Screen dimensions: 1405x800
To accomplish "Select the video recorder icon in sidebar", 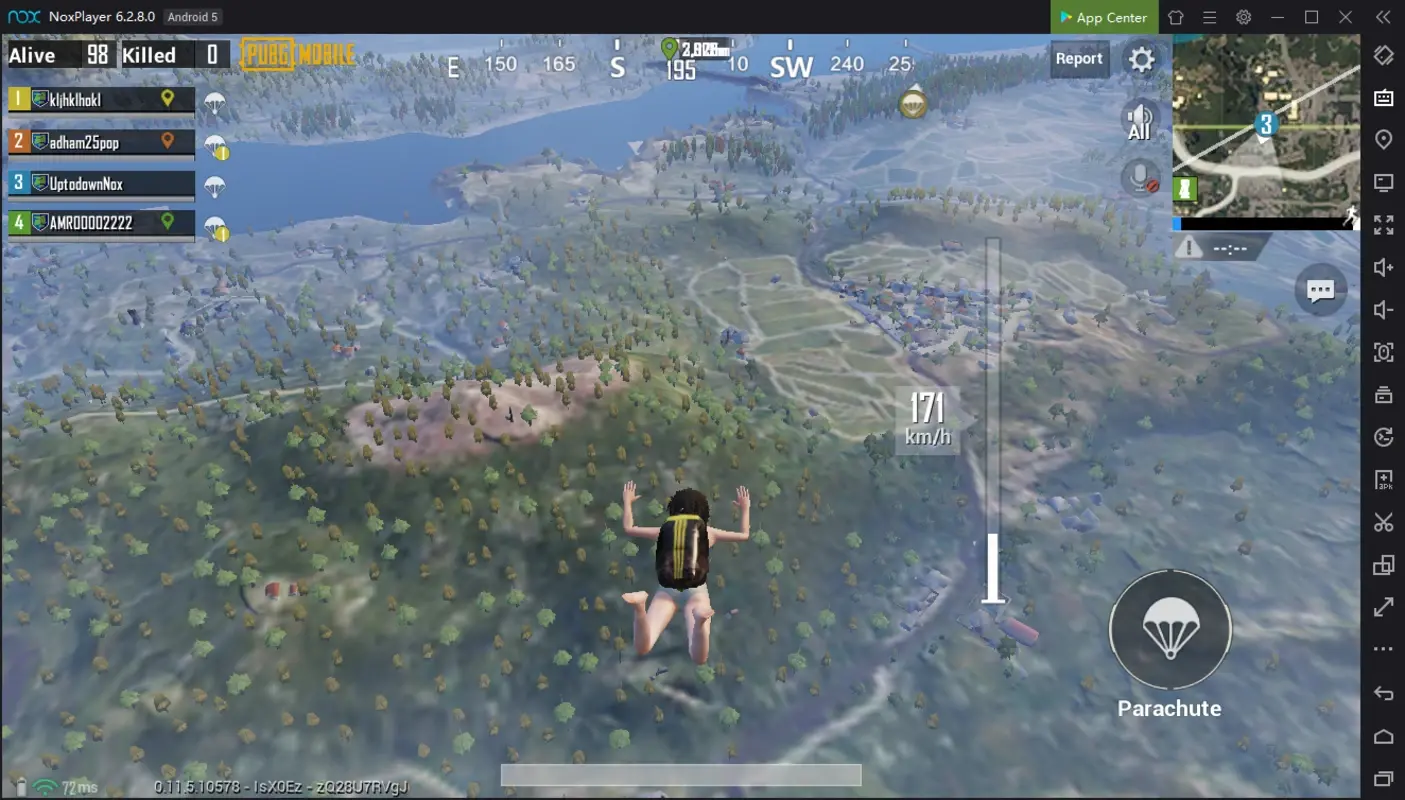I will [1383, 394].
